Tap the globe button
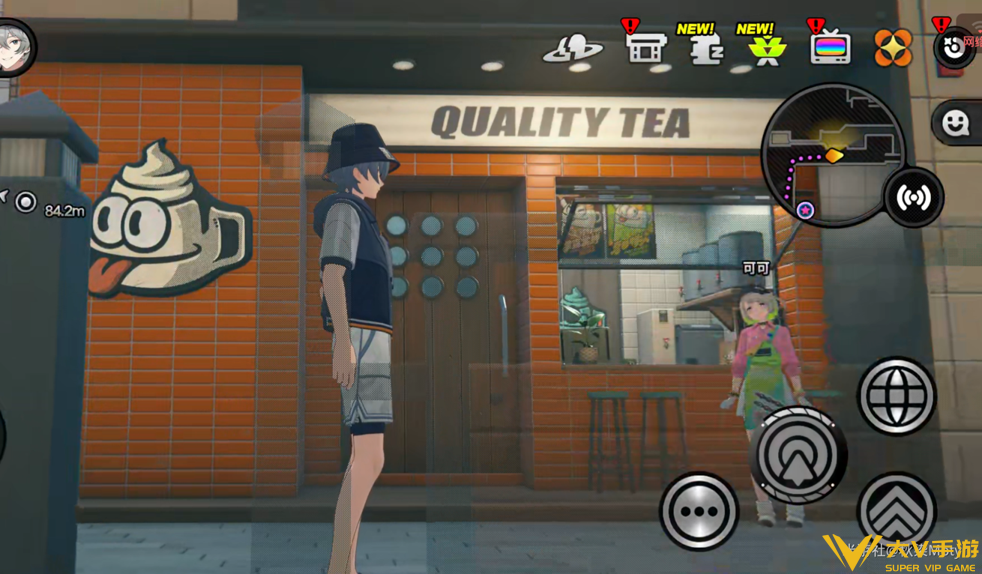 coord(896,396)
